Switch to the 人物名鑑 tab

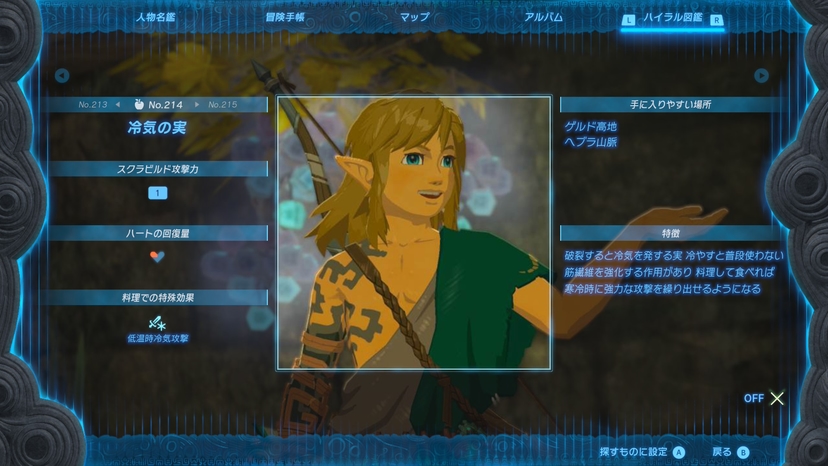coord(155,17)
